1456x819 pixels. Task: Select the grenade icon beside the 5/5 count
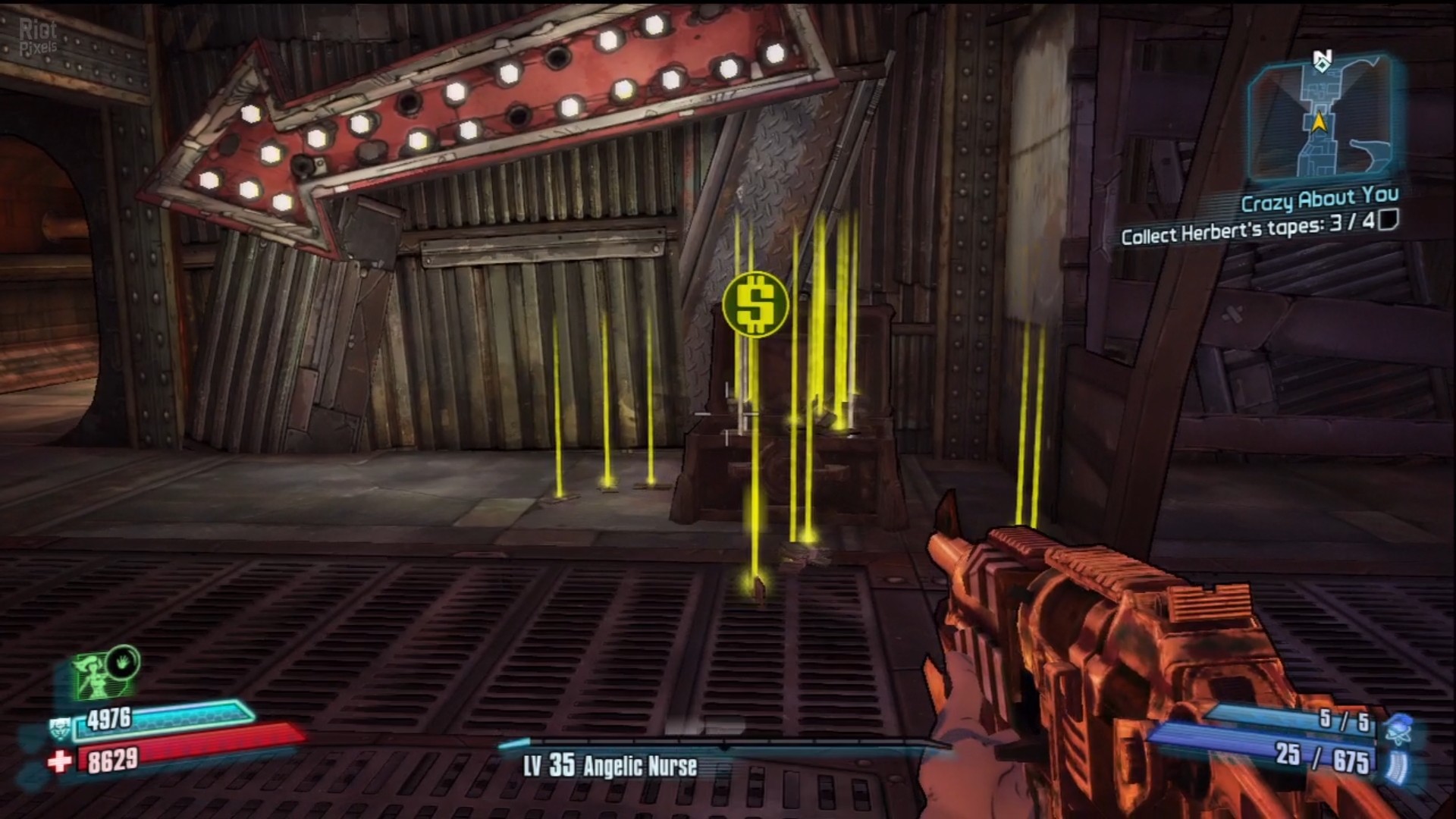[x=1399, y=729]
